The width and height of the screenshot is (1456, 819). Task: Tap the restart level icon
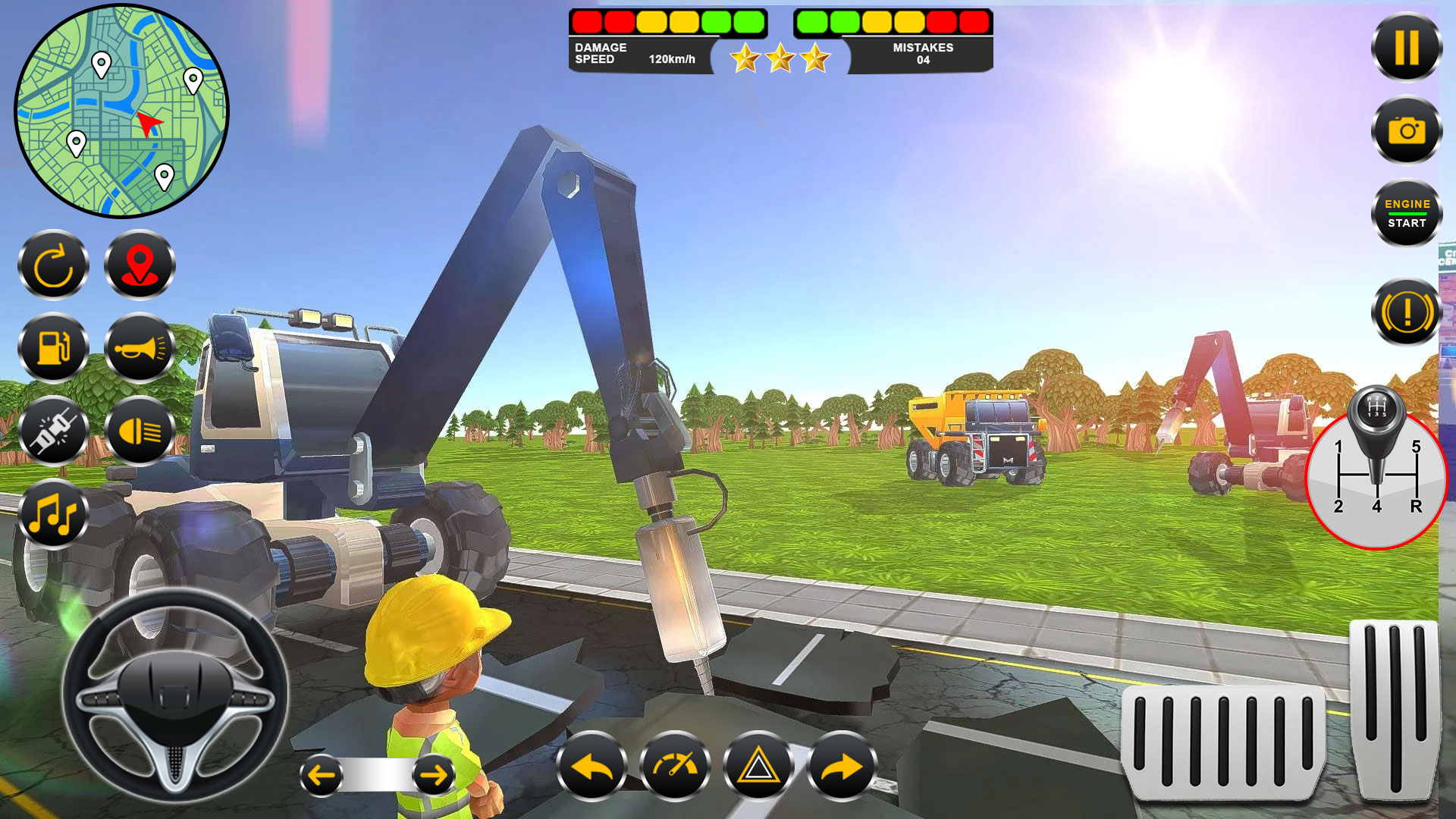point(53,265)
